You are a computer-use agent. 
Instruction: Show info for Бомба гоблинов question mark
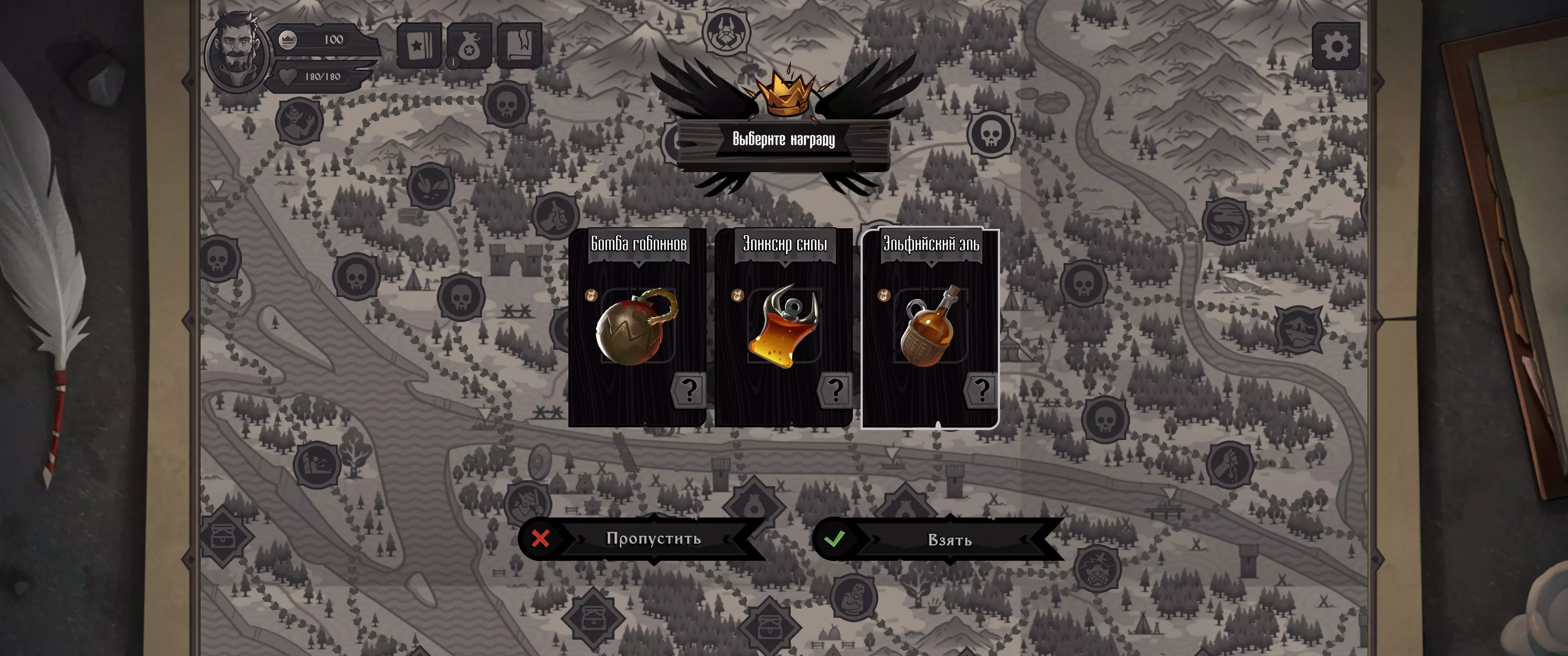[x=688, y=390]
